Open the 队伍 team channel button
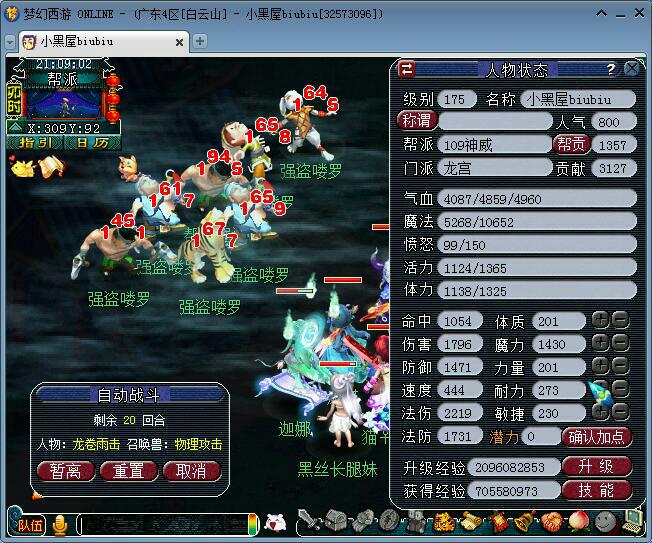The width and height of the screenshot is (652, 543). point(27,524)
